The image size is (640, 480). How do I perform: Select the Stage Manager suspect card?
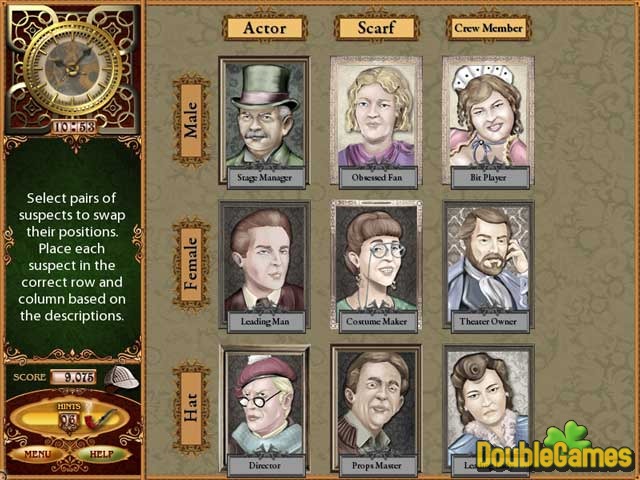click(264, 120)
